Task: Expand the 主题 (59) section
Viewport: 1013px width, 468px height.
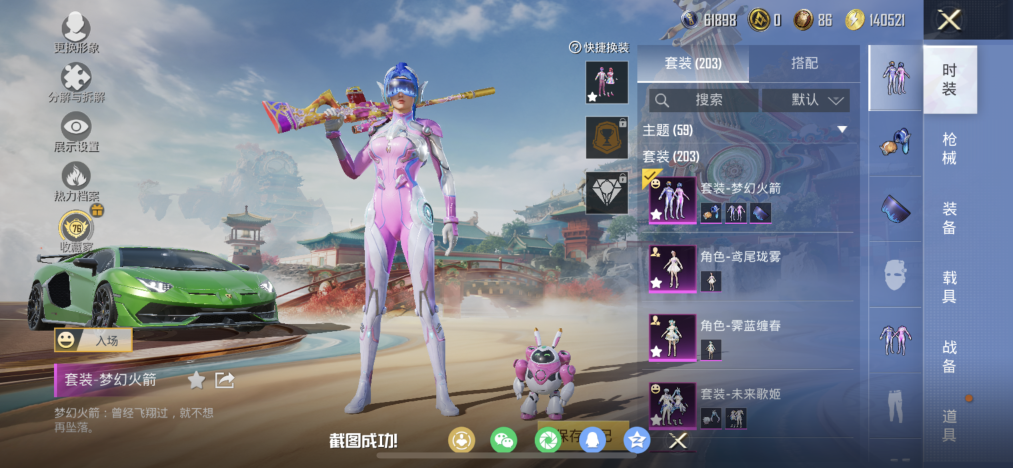Action: click(745, 130)
